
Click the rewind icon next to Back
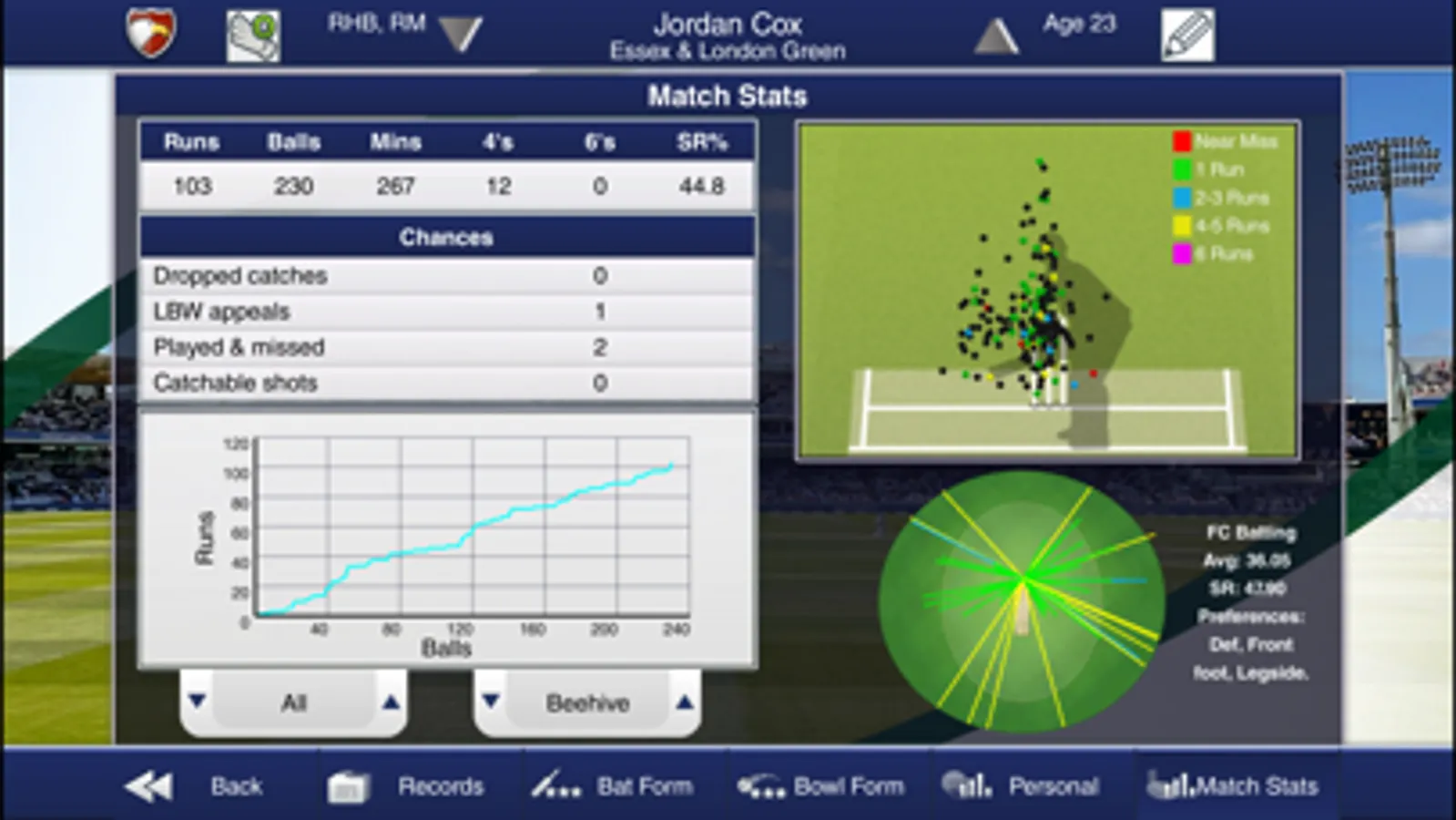click(148, 784)
